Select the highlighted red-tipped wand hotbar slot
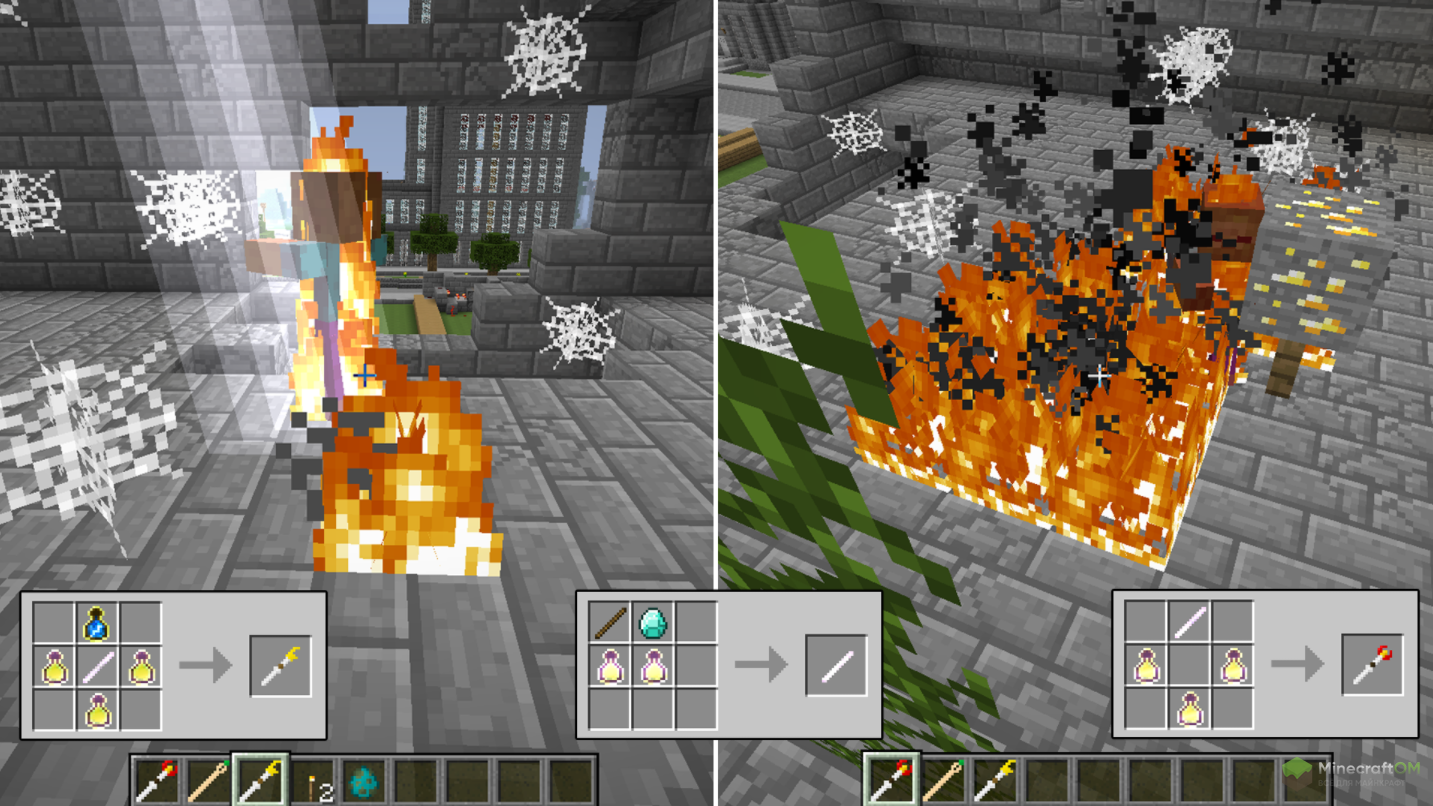The width and height of the screenshot is (1433, 806). [x=890, y=780]
